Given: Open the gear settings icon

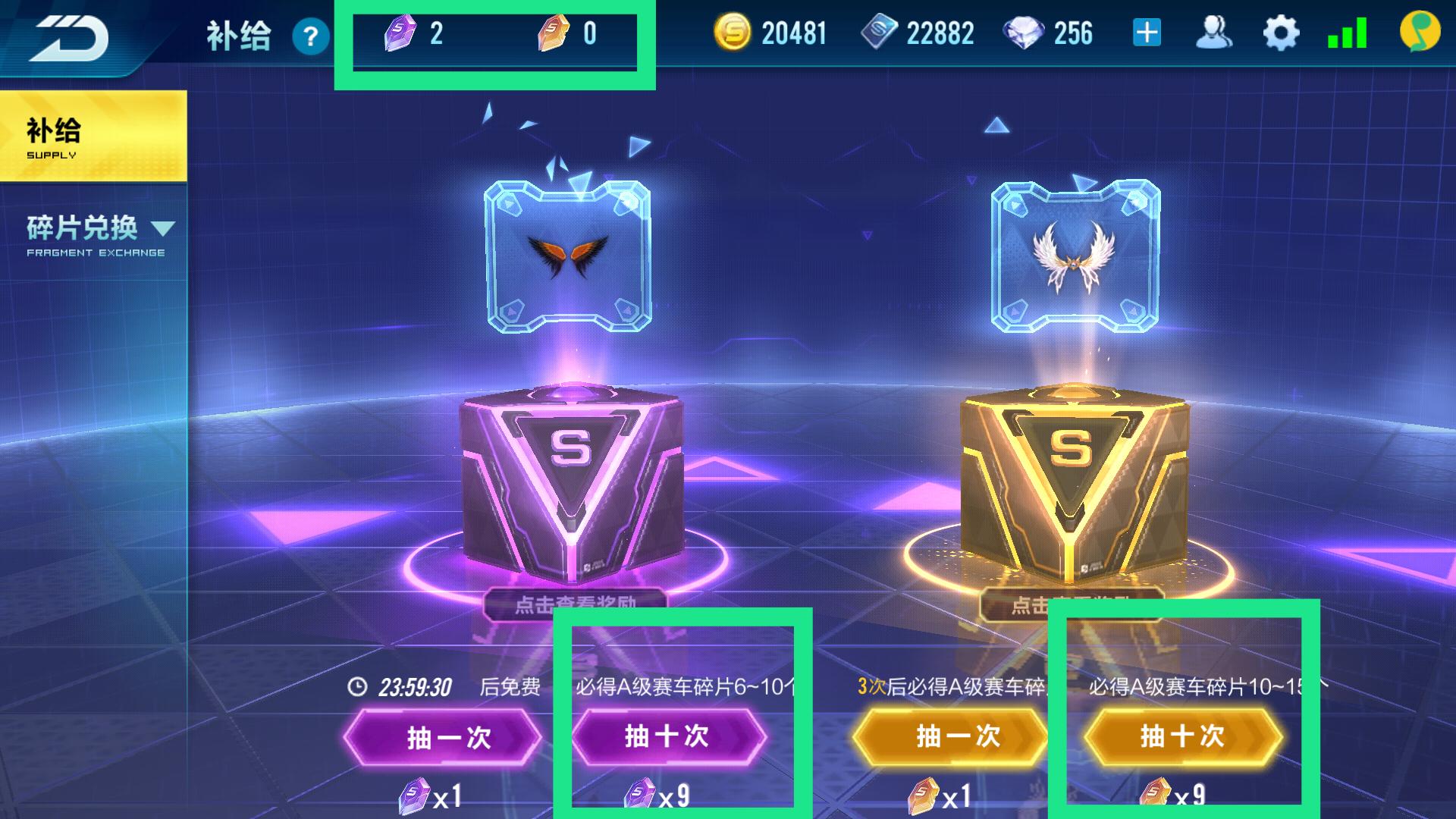Looking at the screenshot, I should pos(1281,34).
